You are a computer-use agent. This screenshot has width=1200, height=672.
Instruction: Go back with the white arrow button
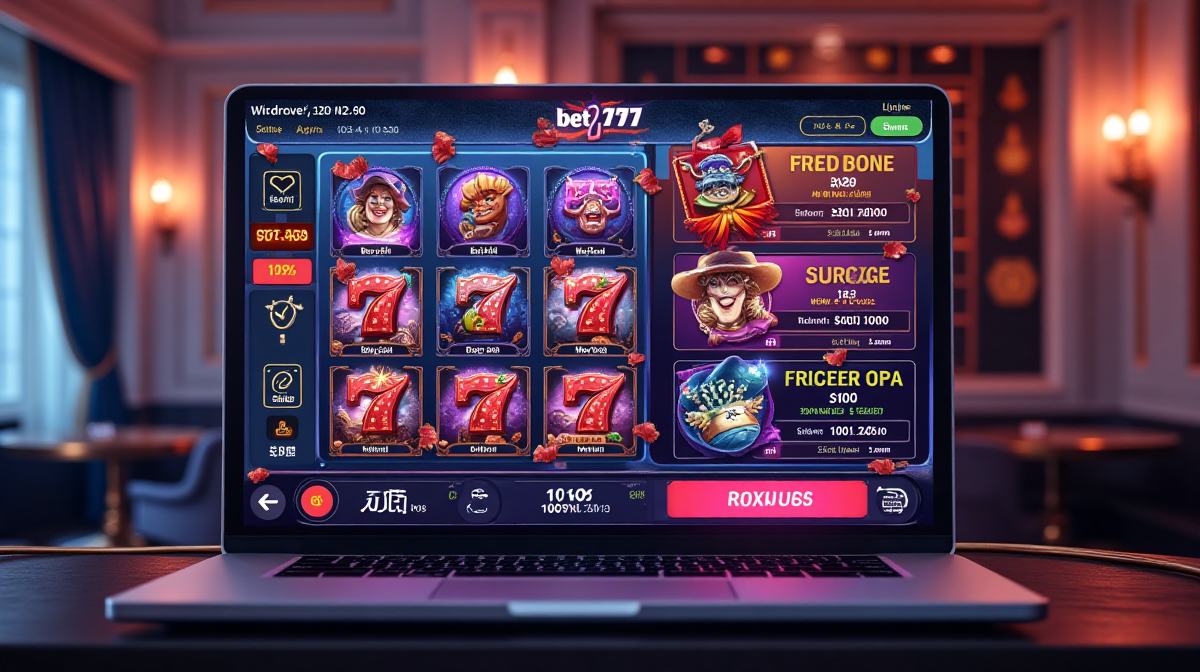click(x=267, y=502)
